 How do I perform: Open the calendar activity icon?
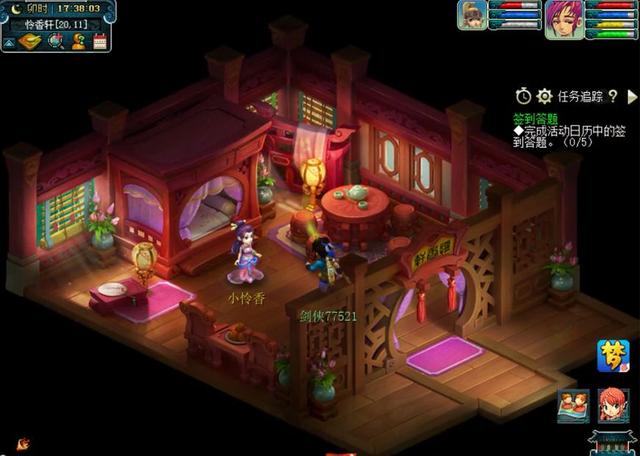coord(99,41)
